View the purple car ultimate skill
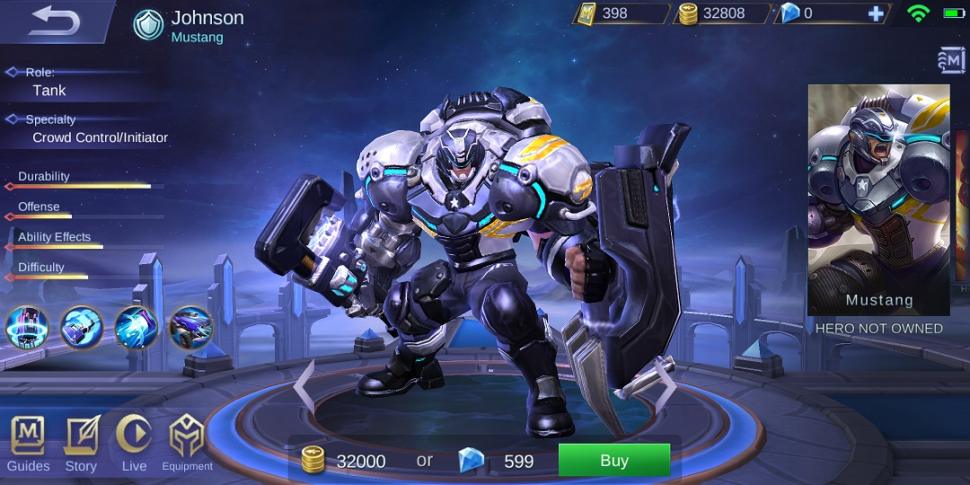Viewport: 970px width, 485px height. (x=189, y=326)
